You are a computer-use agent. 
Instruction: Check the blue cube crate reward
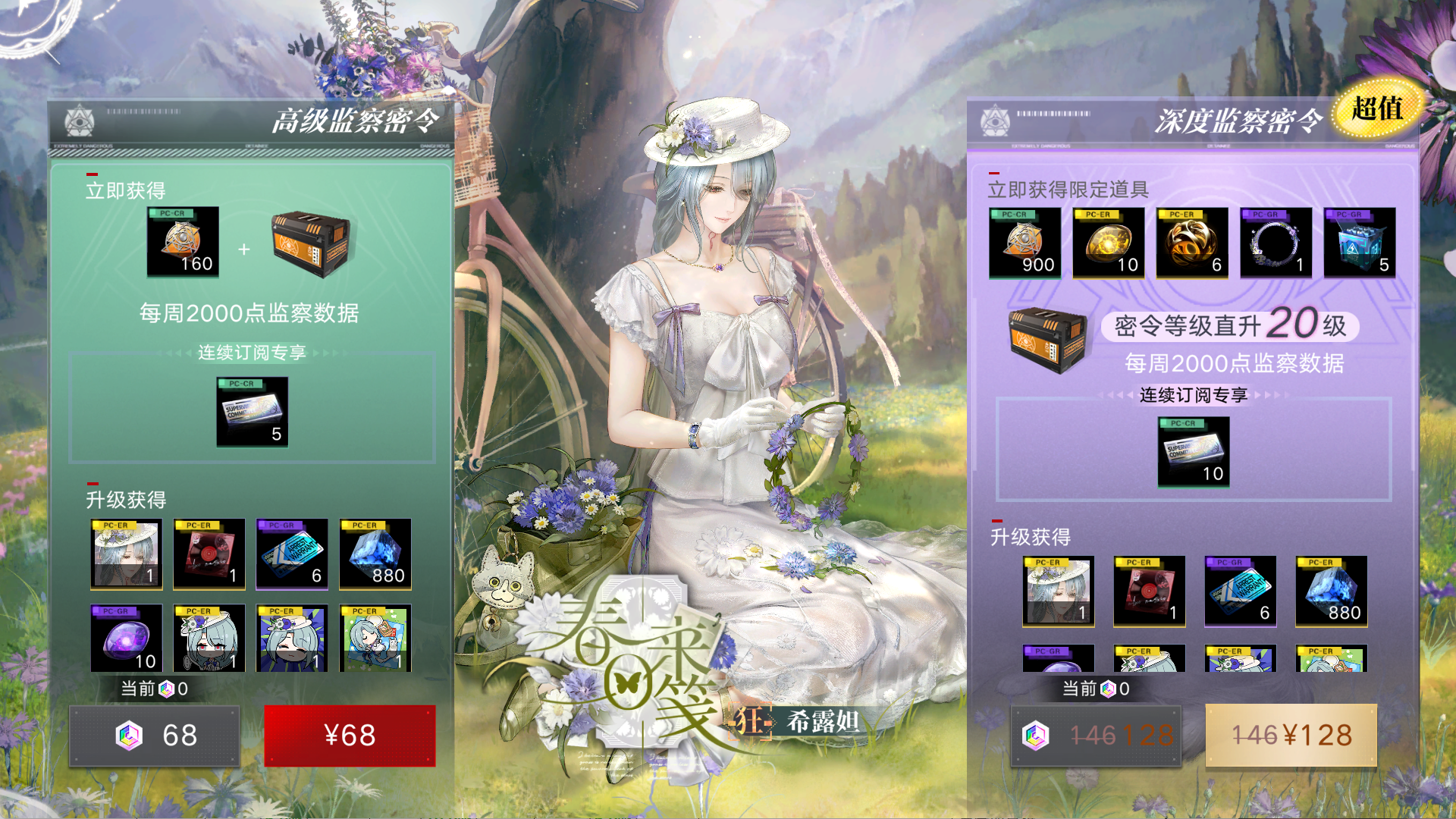tap(1359, 243)
